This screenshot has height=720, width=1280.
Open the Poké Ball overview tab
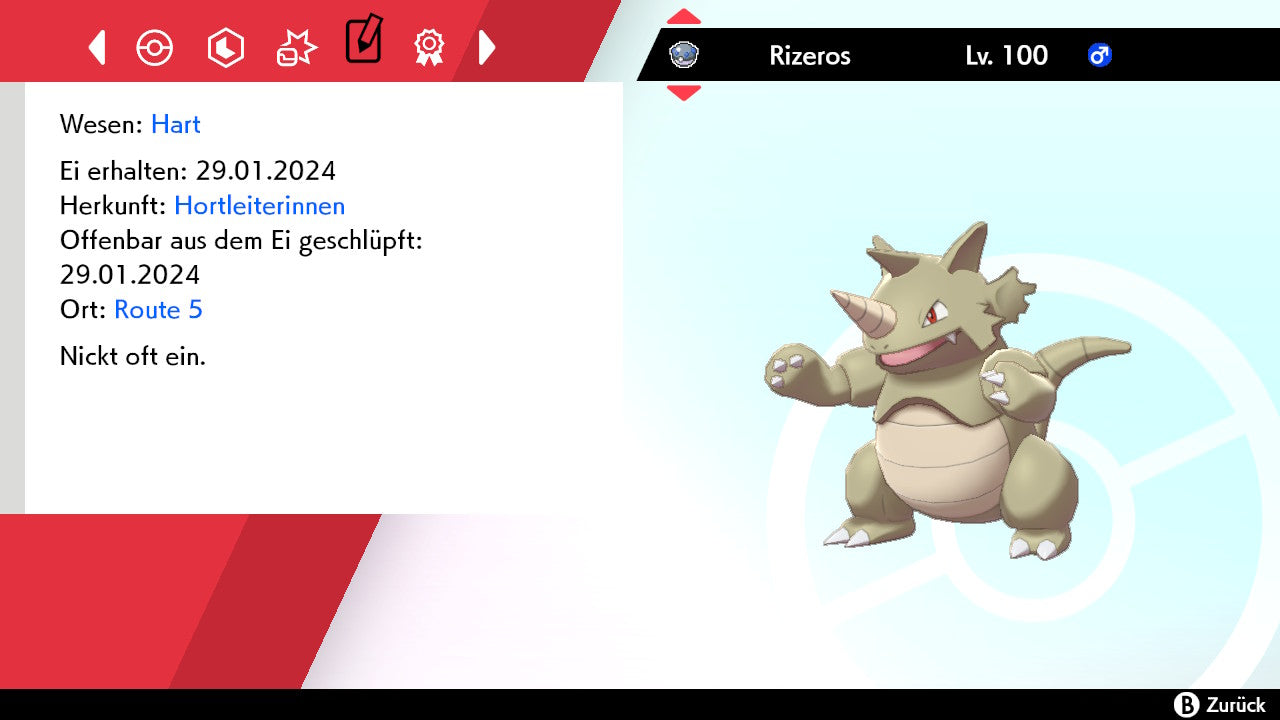point(155,47)
